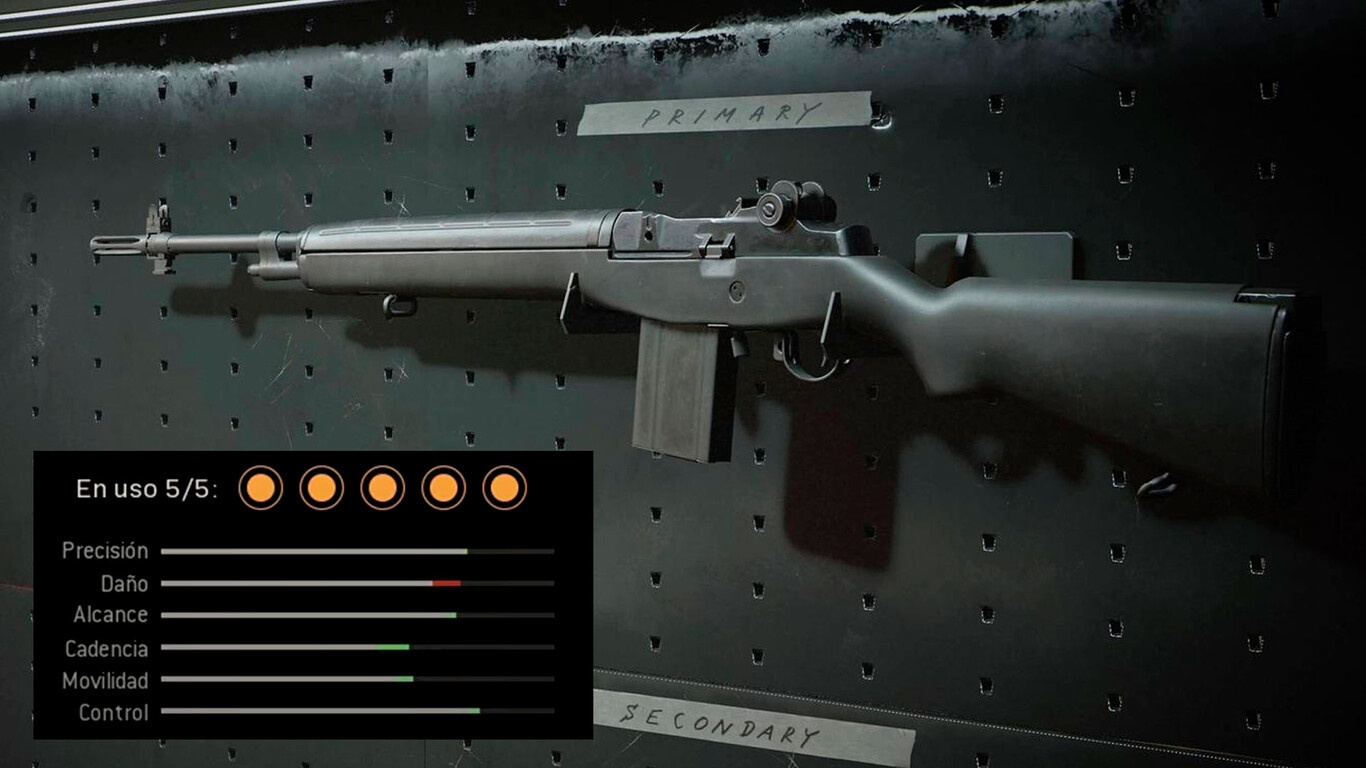The image size is (1366, 768).
Task: Select the Movilidad stat label
Action: (x=105, y=680)
